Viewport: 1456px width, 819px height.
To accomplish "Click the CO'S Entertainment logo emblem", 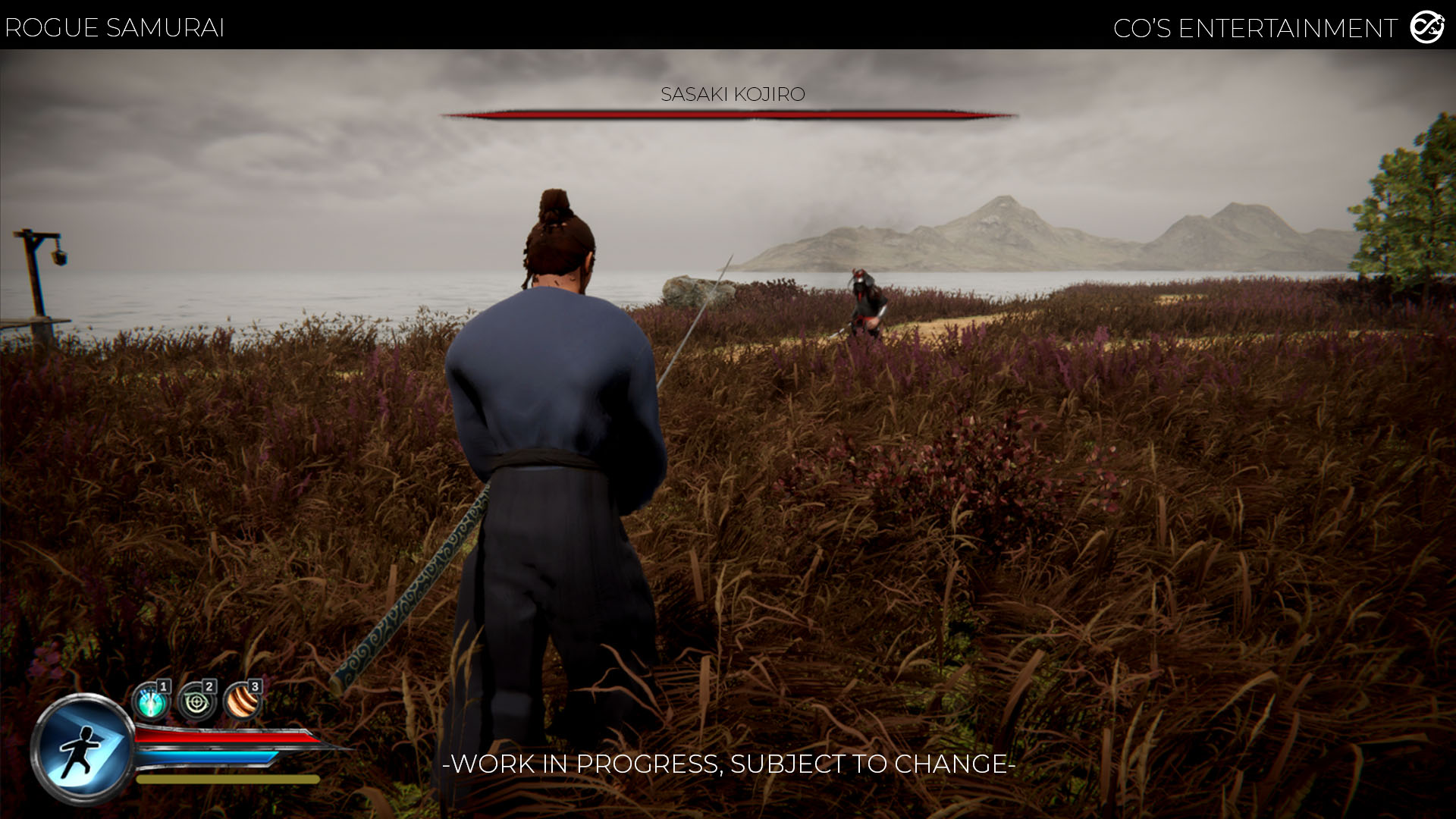I will click(1426, 28).
